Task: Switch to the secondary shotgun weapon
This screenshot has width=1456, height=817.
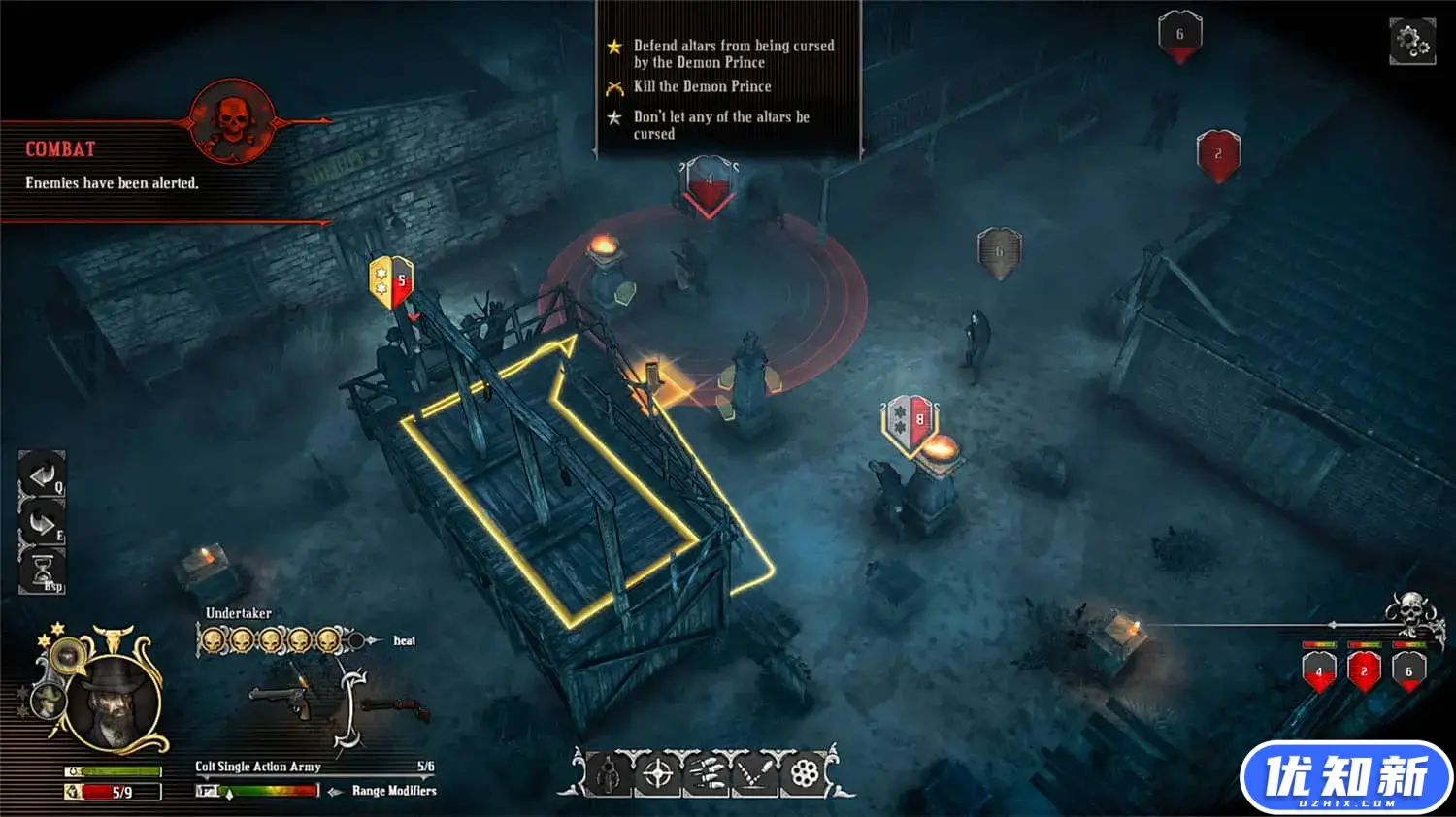Action: (396, 709)
